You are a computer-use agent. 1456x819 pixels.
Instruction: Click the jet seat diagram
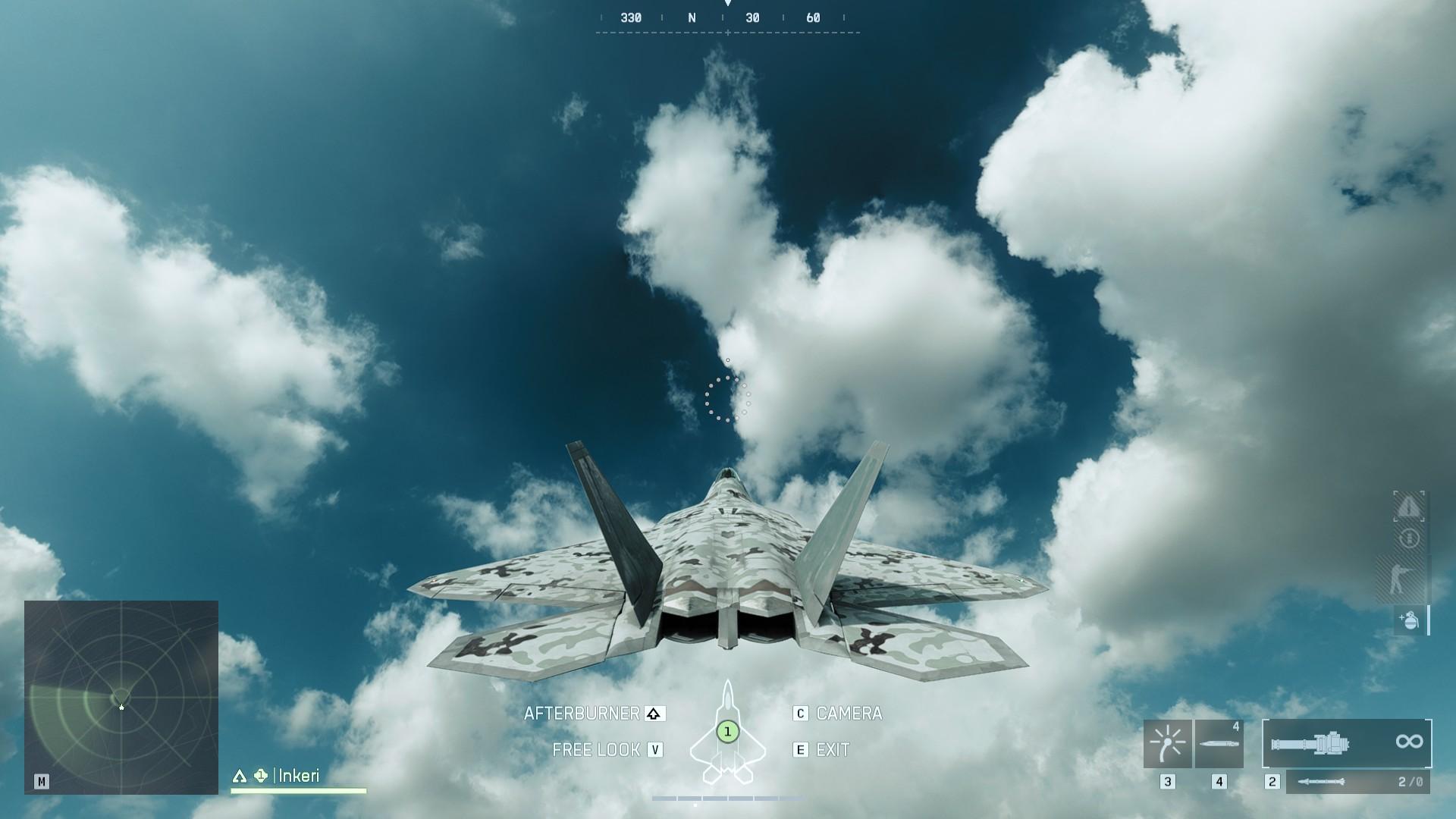click(727, 733)
